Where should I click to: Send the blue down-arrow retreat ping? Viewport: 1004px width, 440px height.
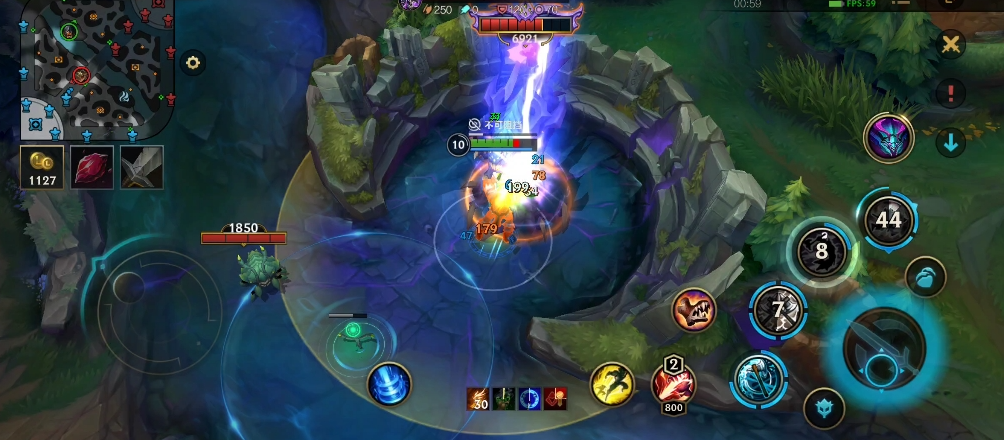tap(951, 142)
